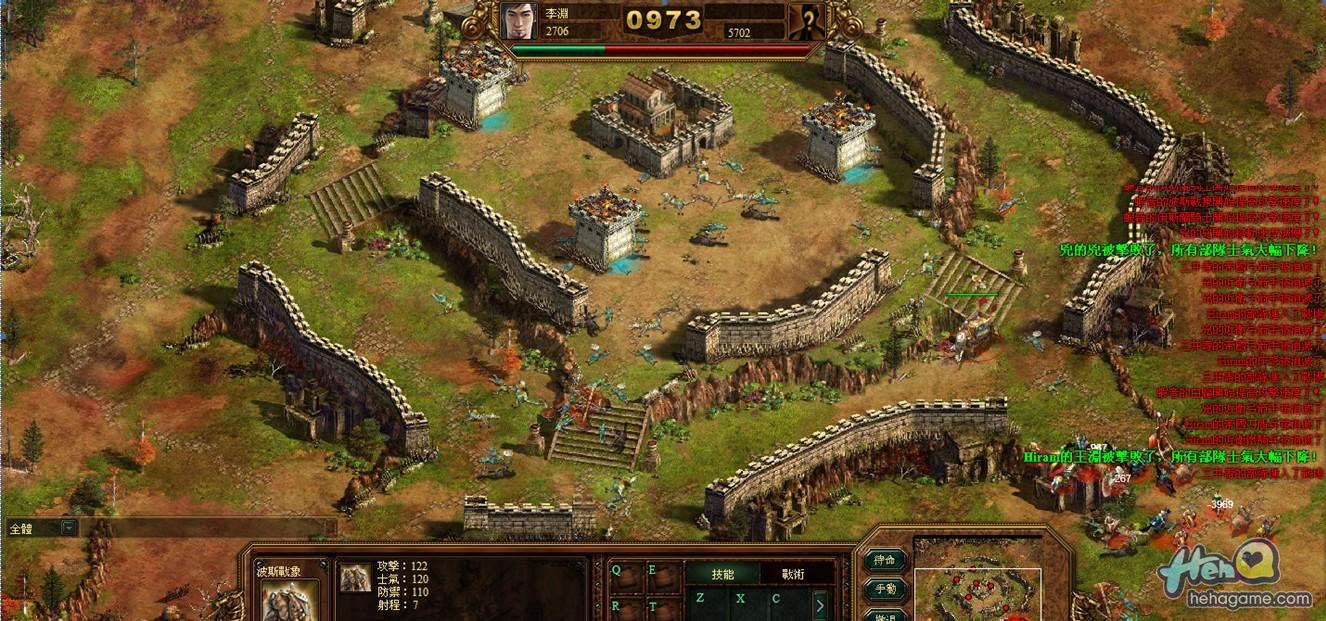Screen dimensions: 1326x621
Task: Click the Z skill slot
Action: (700, 599)
